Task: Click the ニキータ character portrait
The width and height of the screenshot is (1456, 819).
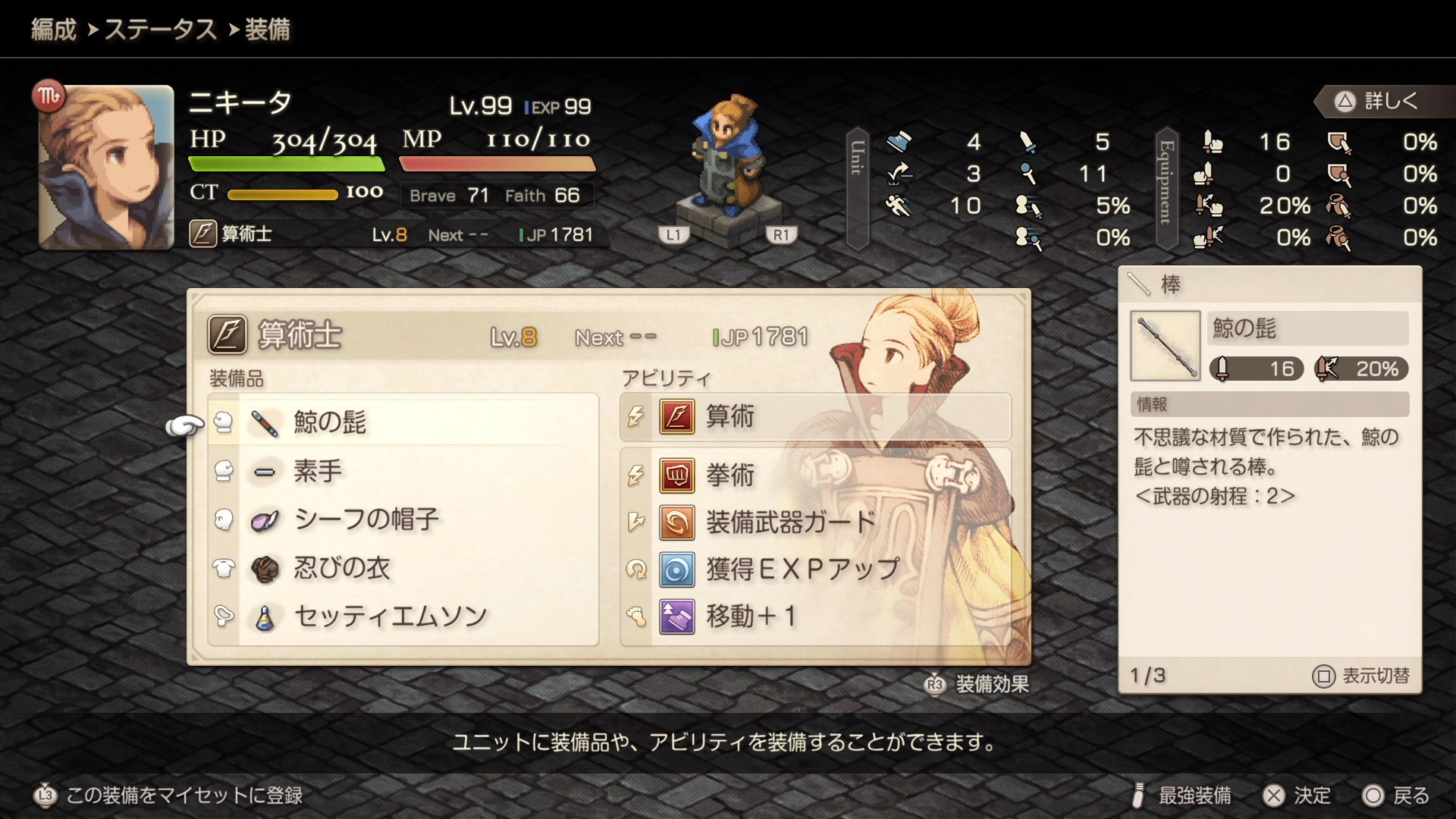Action: point(106,168)
